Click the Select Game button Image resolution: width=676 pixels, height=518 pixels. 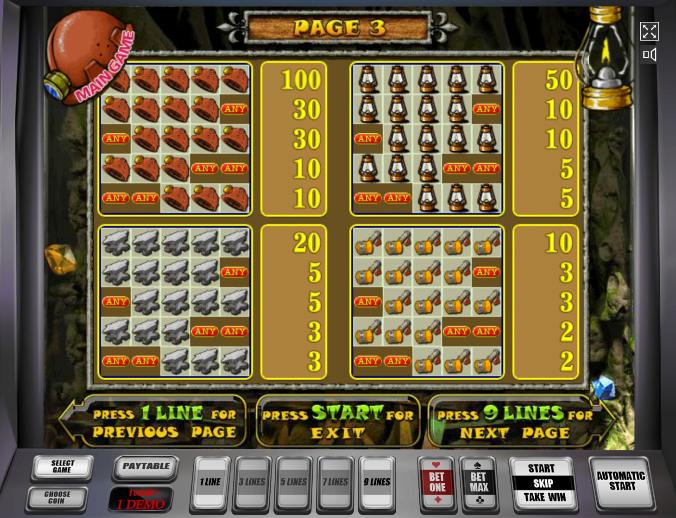pos(62,468)
